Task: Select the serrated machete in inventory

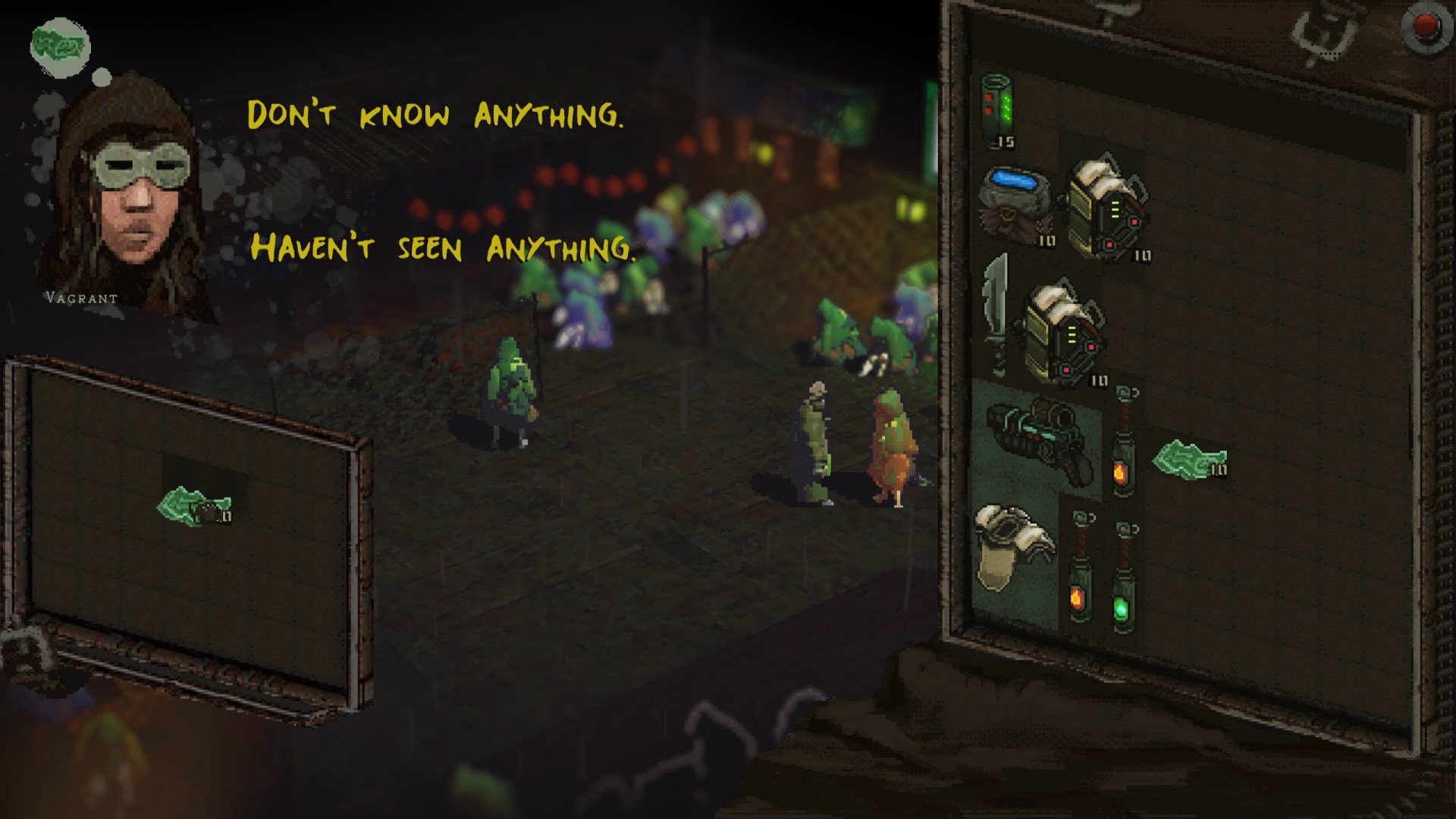Action: 996,315
